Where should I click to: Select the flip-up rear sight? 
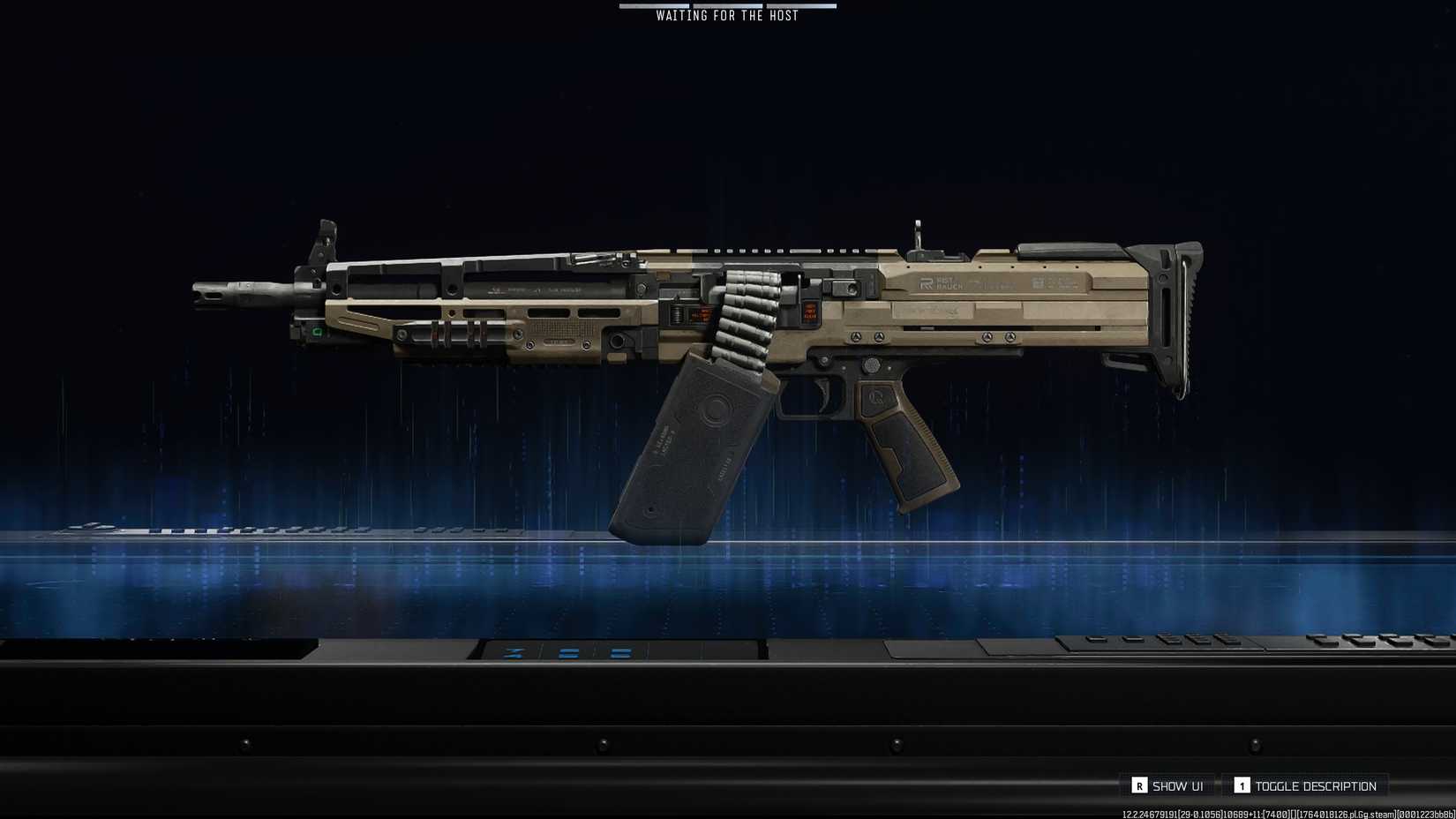tap(919, 238)
